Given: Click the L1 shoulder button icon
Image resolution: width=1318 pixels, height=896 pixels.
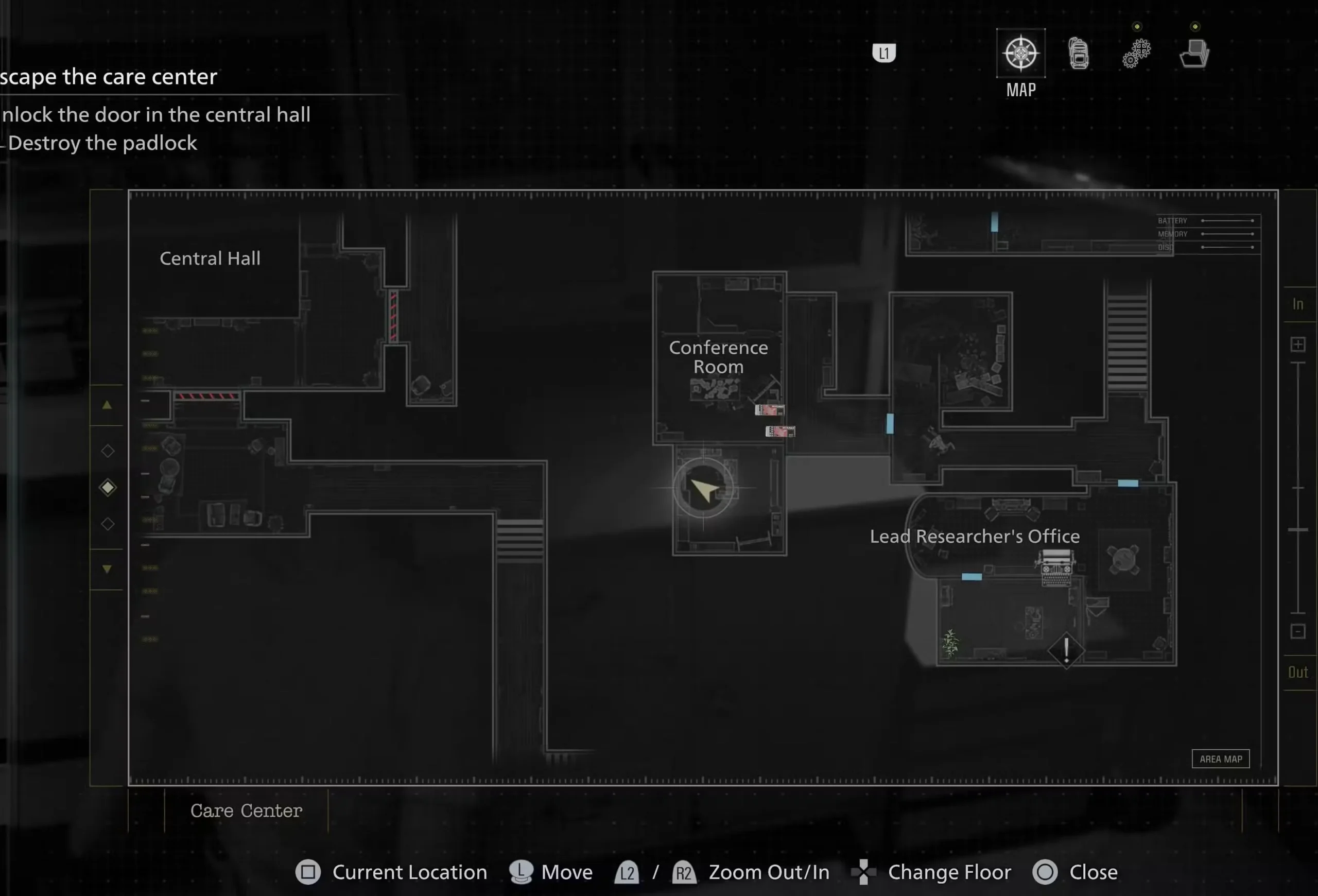Looking at the screenshot, I should point(884,53).
